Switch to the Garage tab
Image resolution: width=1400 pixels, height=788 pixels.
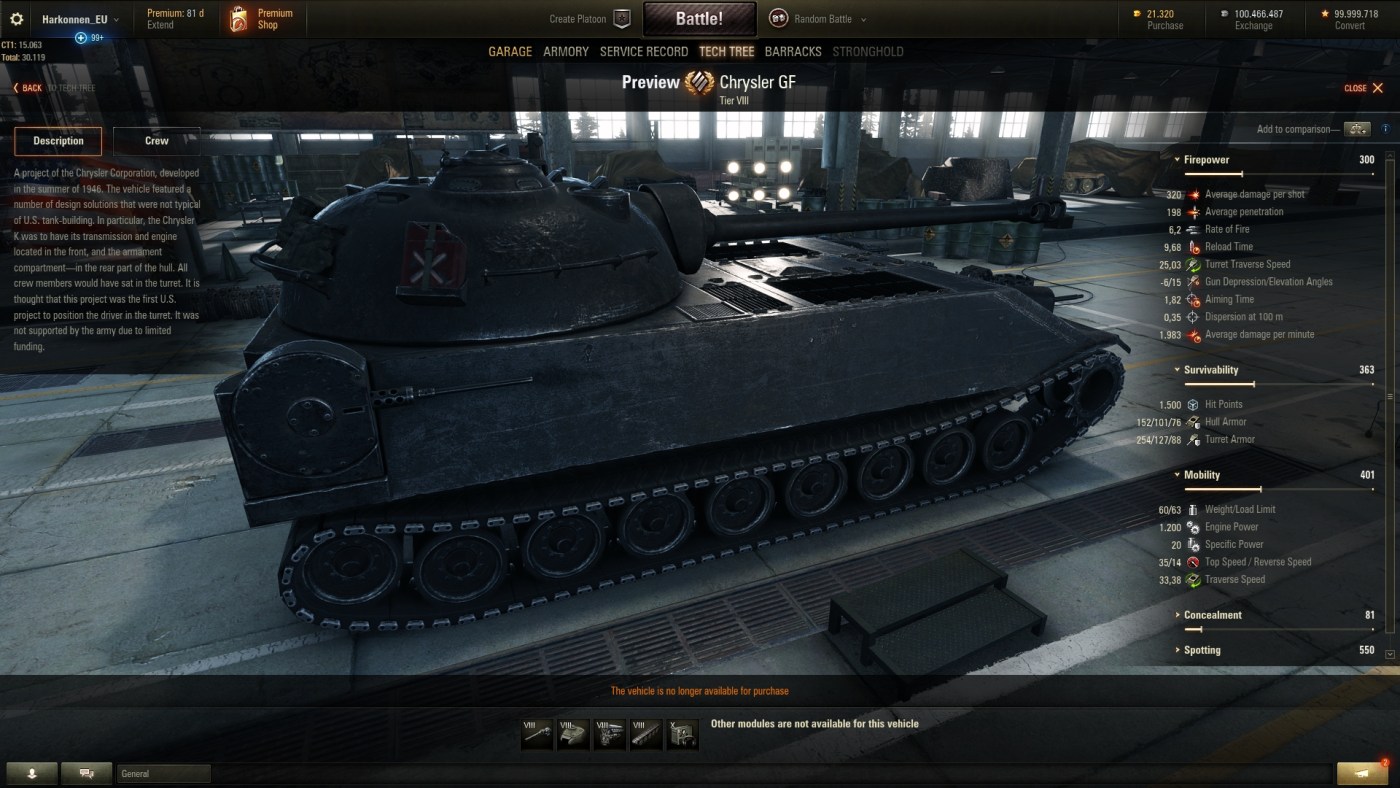coord(510,52)
